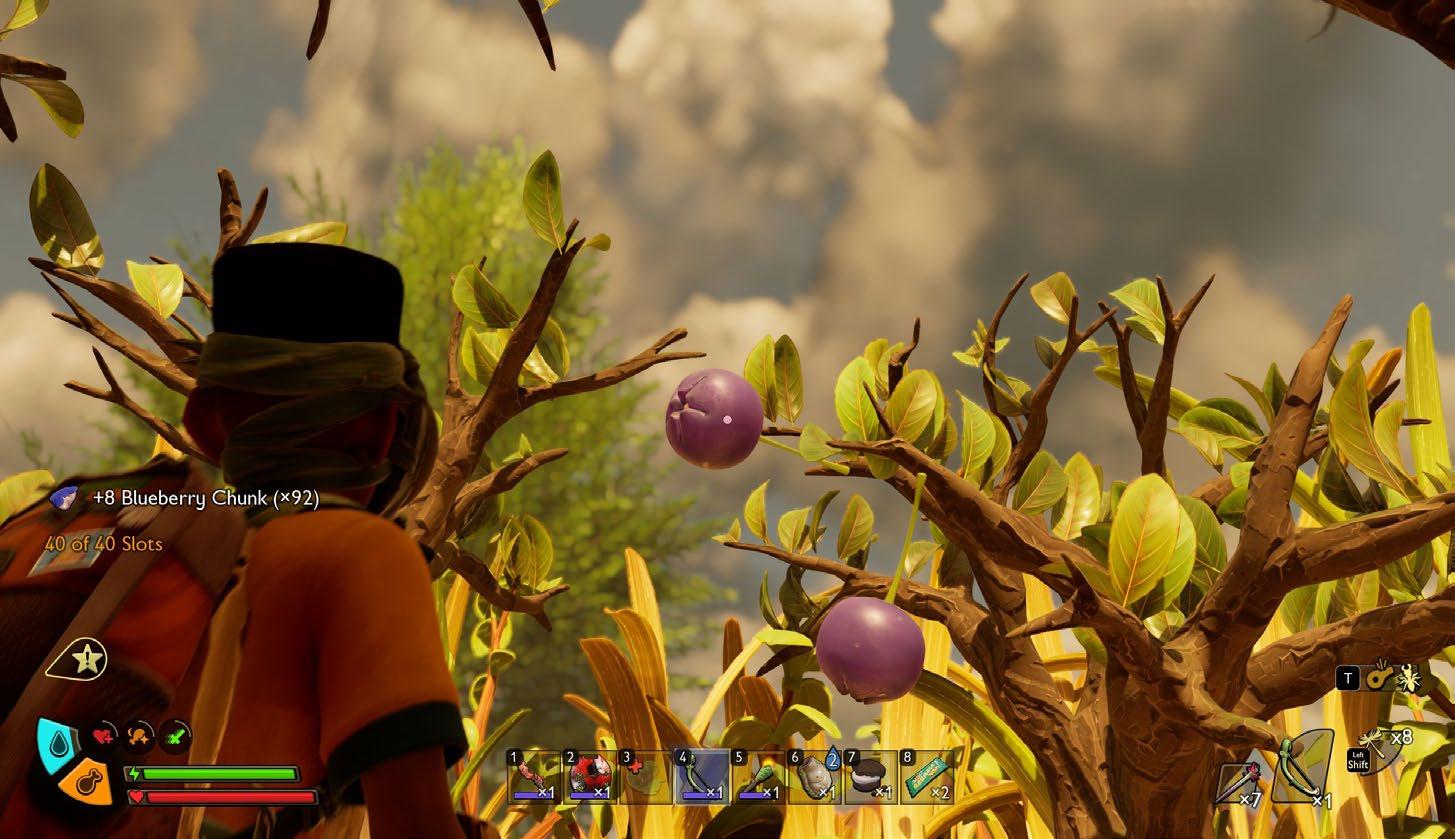Click the green sword status effect icon
Image resolution: width=1455 pixels, height=839 pixels.
(176, 737)
